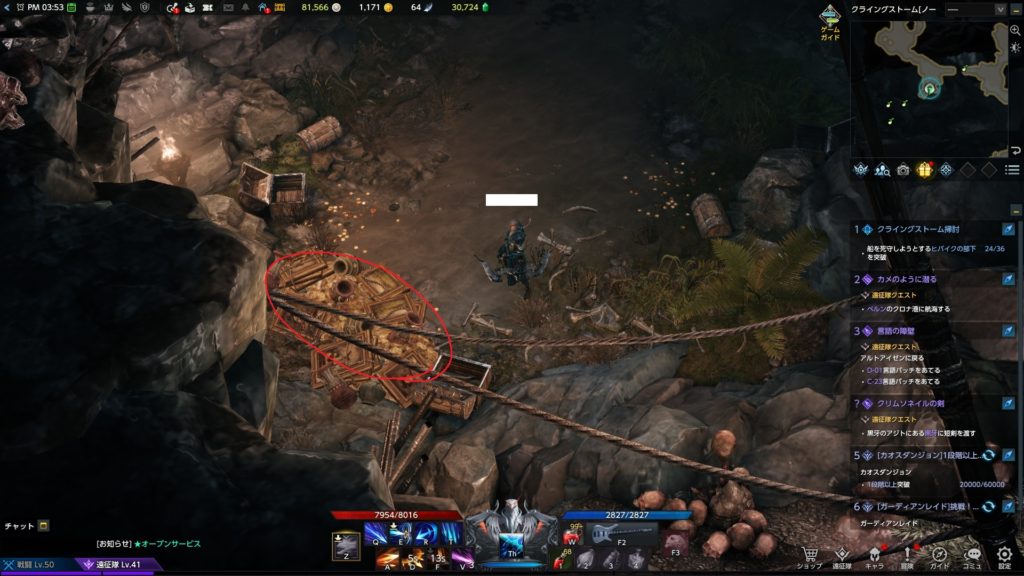The height and width of the screenshot is (576, 1024).
Task: Open the channel dropdown above the minimap
Action: (x=975, y=9)
